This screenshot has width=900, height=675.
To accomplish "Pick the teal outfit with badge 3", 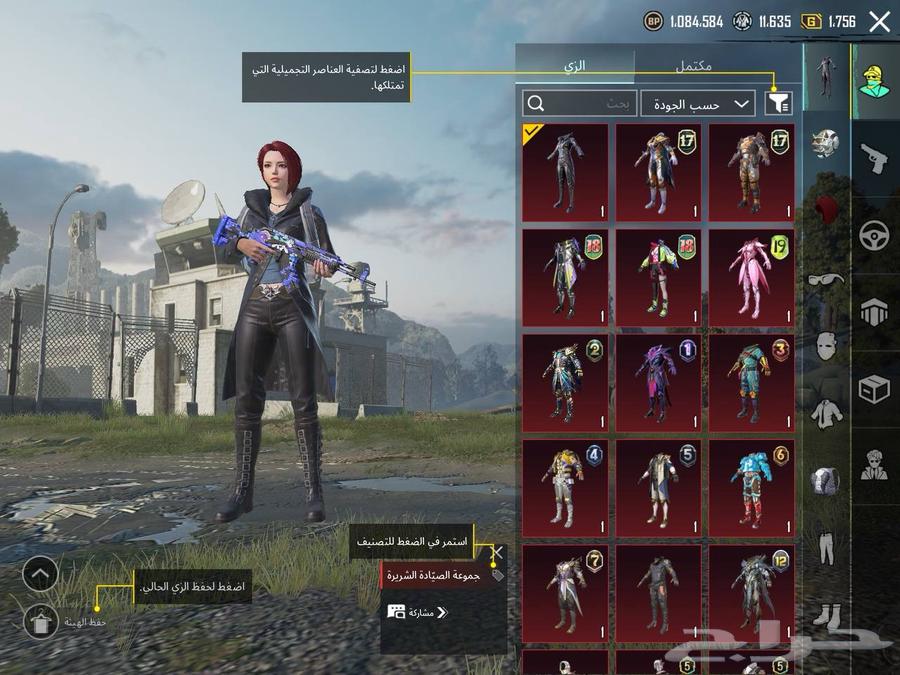I will (752, 382).
